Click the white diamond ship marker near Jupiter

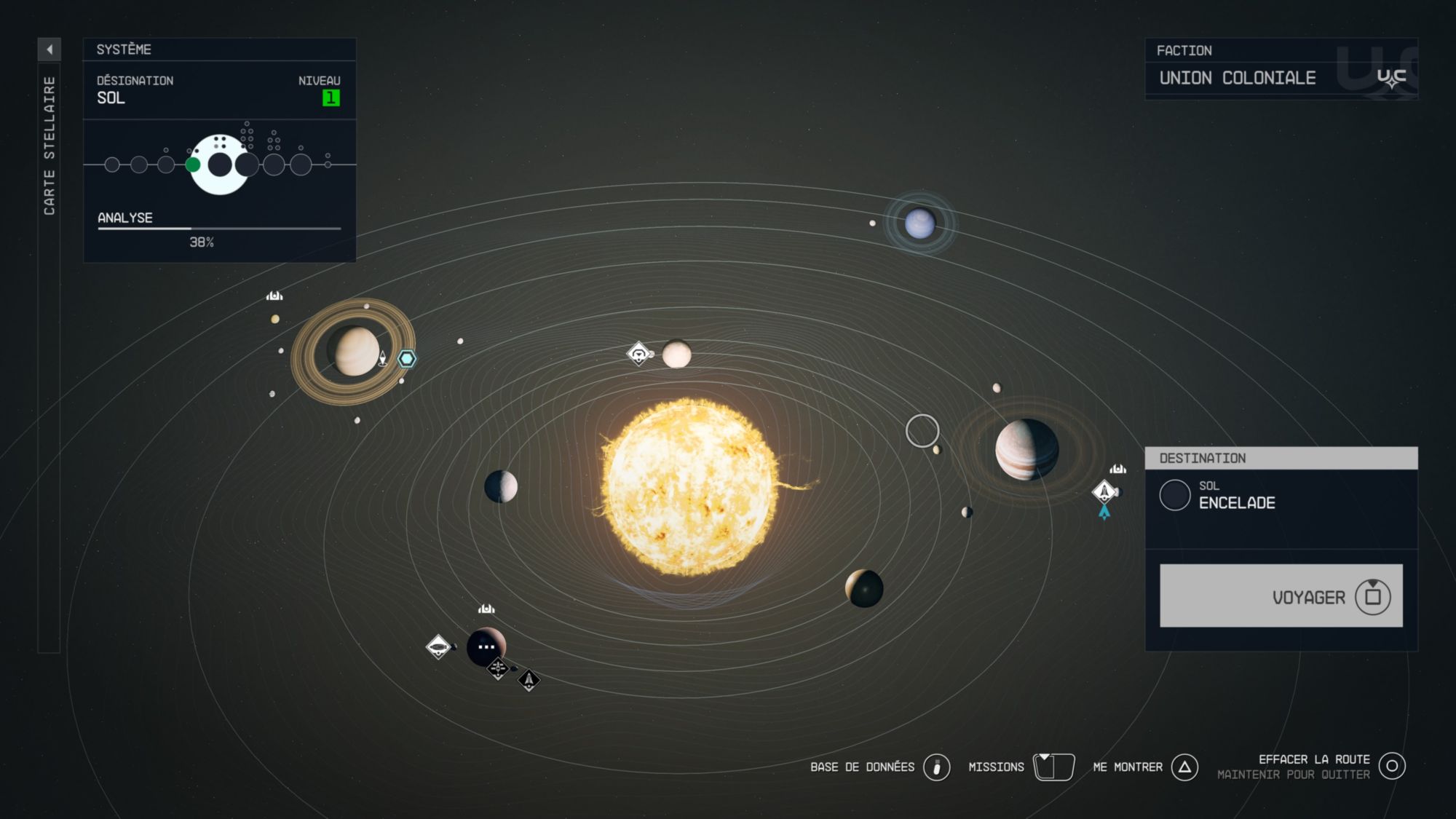(1104, 491)
